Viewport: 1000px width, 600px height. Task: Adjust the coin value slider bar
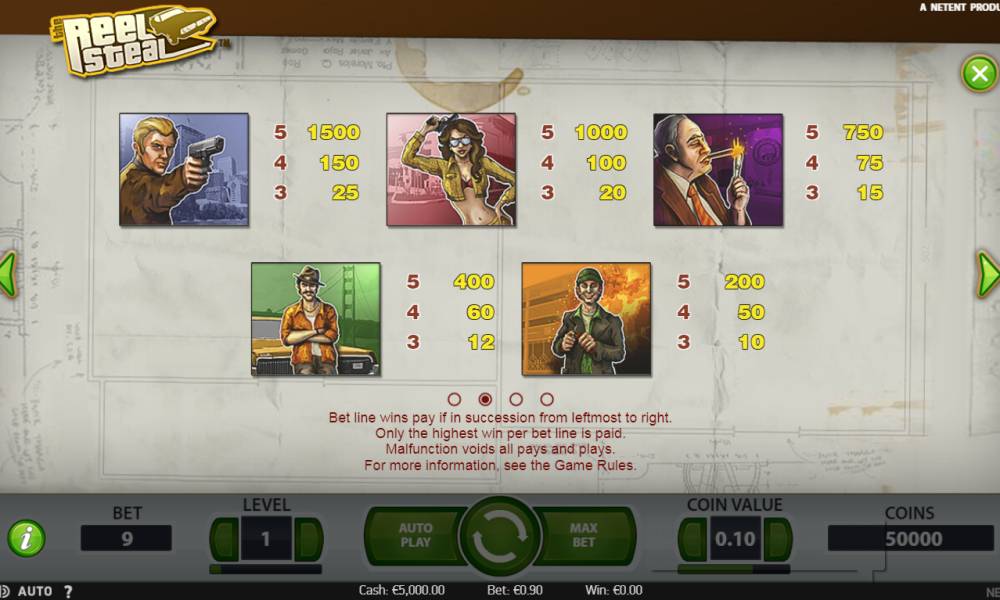[x=735, y=569]
